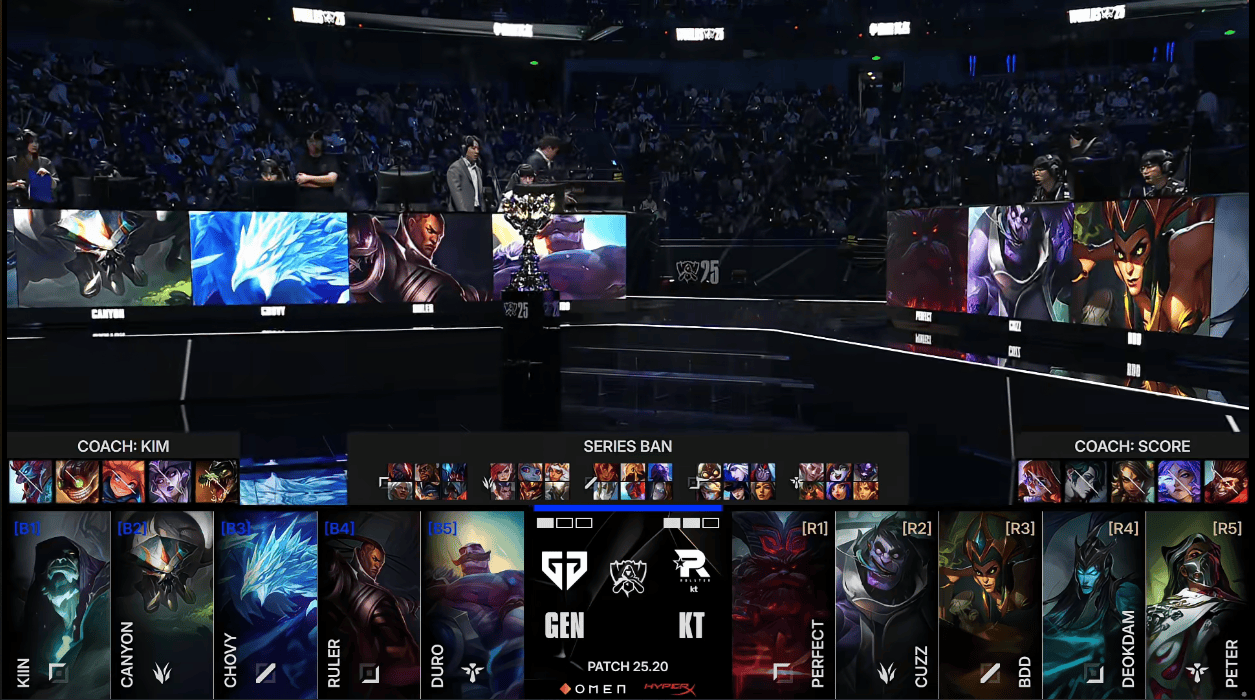
Task: Choose Duro's B5 Braum pick card
Action: click(472, 603)
